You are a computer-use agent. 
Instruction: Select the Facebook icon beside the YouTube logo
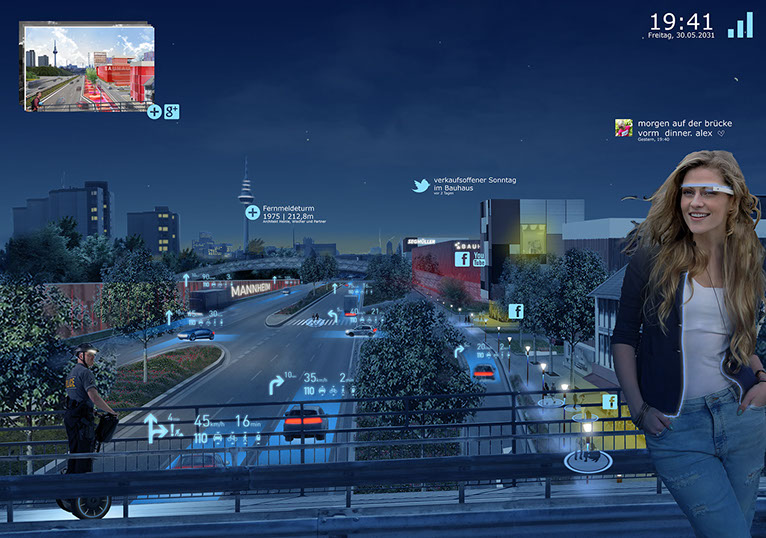tap(463, 259)
